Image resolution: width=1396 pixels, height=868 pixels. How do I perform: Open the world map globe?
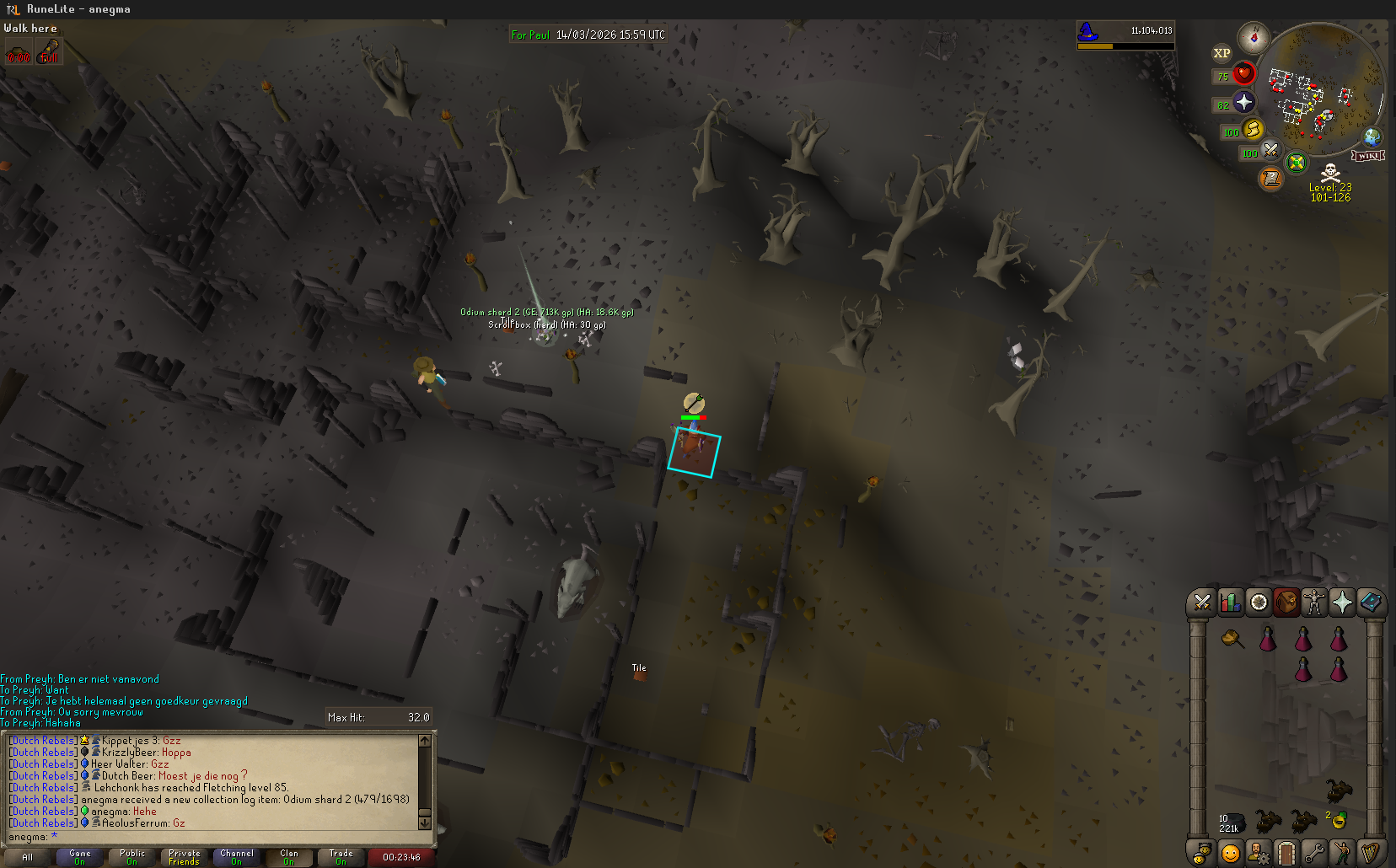[x=1372, y=137]
